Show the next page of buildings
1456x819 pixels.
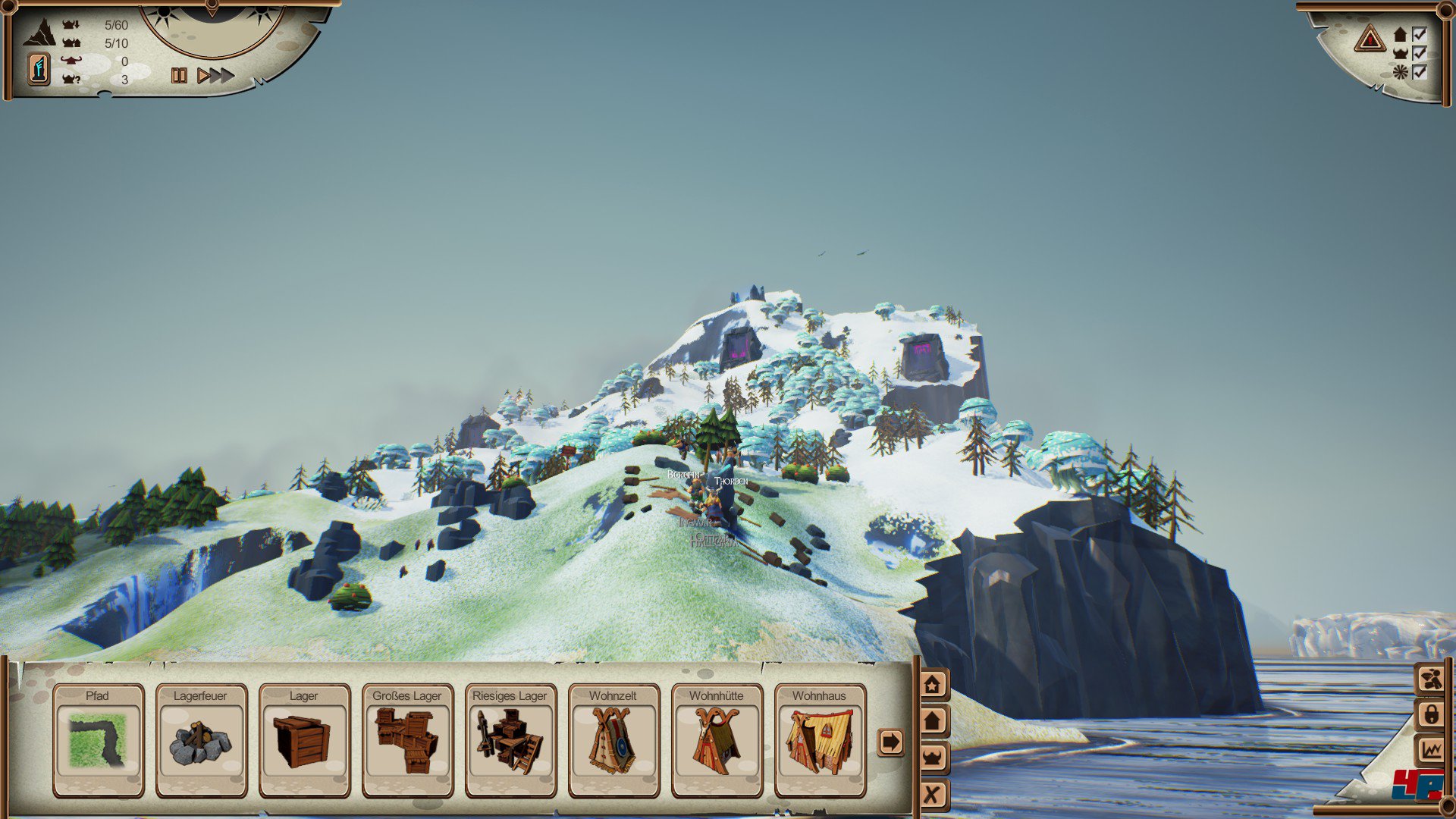click(x=890, y=742)
